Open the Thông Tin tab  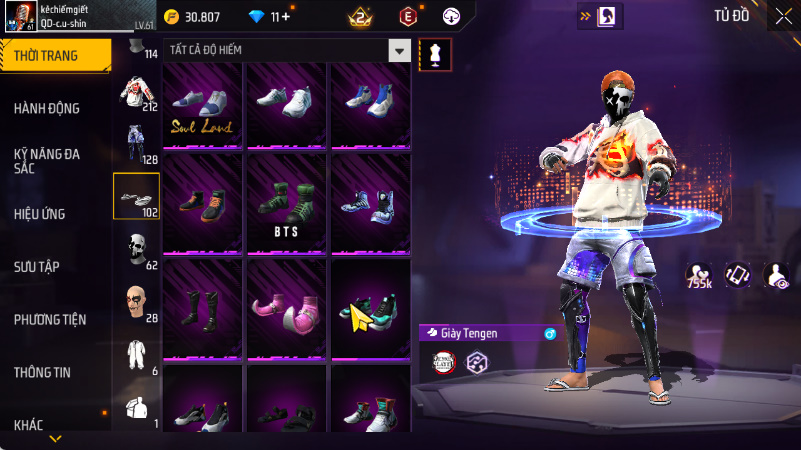[42, 372]
